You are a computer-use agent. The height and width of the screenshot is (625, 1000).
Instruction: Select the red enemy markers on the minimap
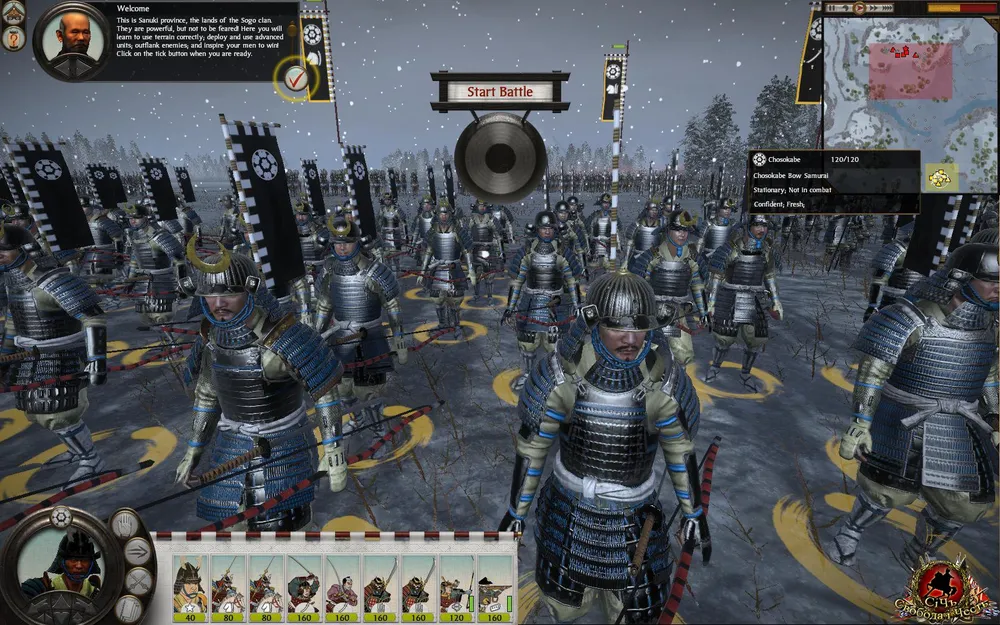pos(901,51)
